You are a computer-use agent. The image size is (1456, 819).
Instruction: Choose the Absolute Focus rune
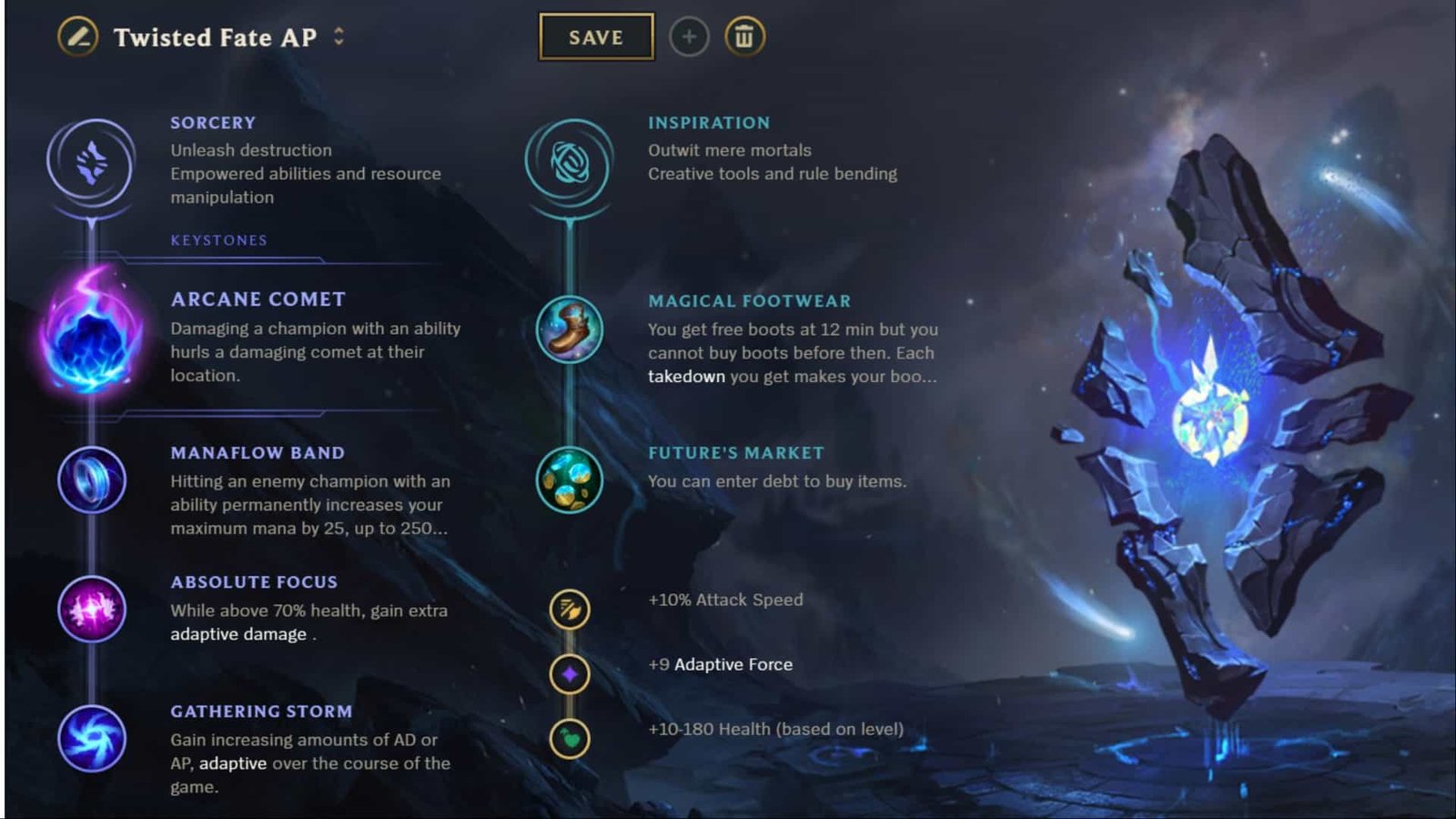(x=91, y=610)
